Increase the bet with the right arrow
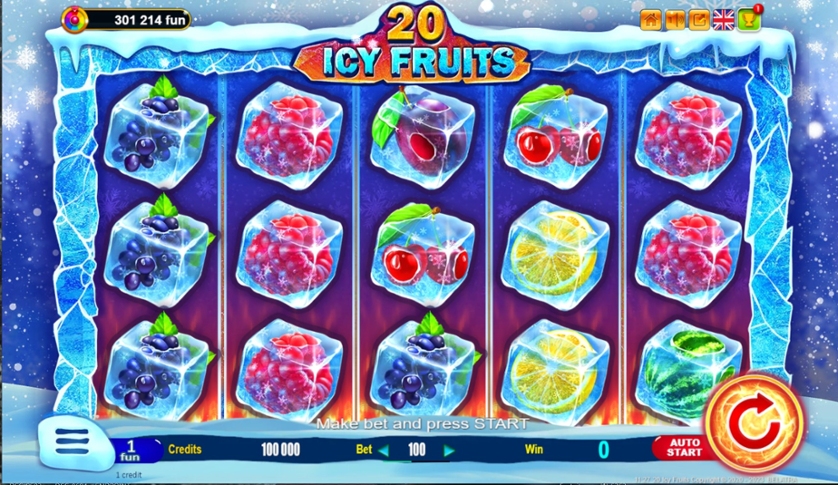This screenshot has width=838, height=485. coord(448,450)
